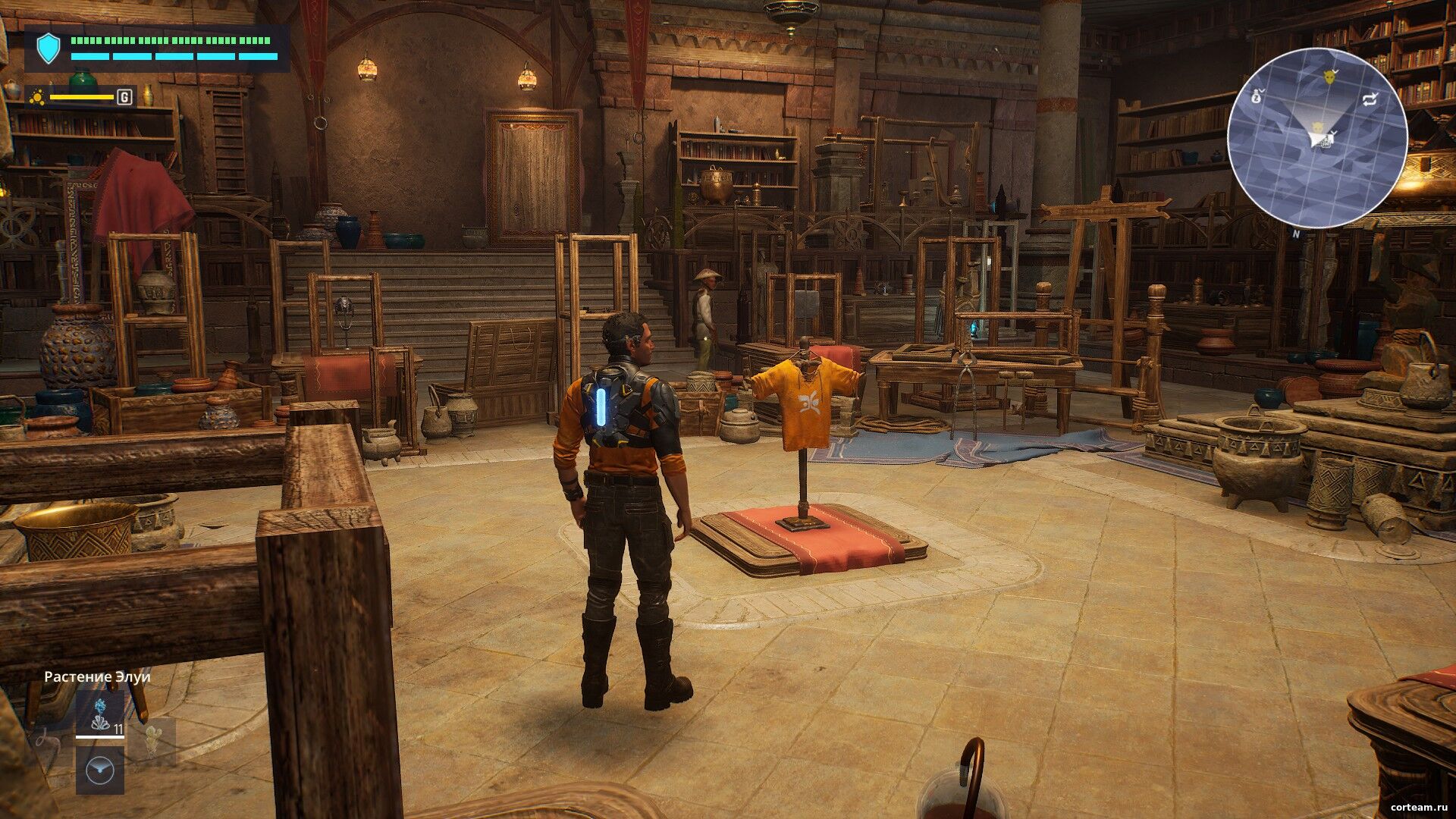Click the yellow sun ability icon
Viewport: 1456px width, 819px height.
click(37, 97)
